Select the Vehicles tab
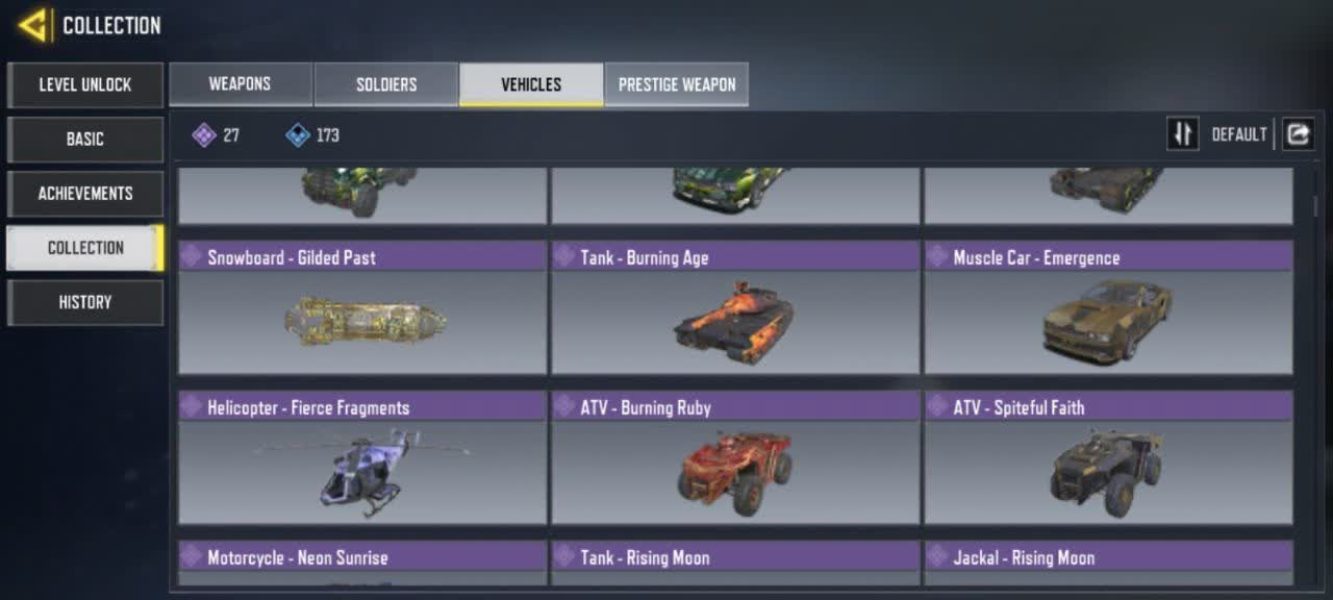This screenshot has width=1333, height=600. (x=531, y=84)
